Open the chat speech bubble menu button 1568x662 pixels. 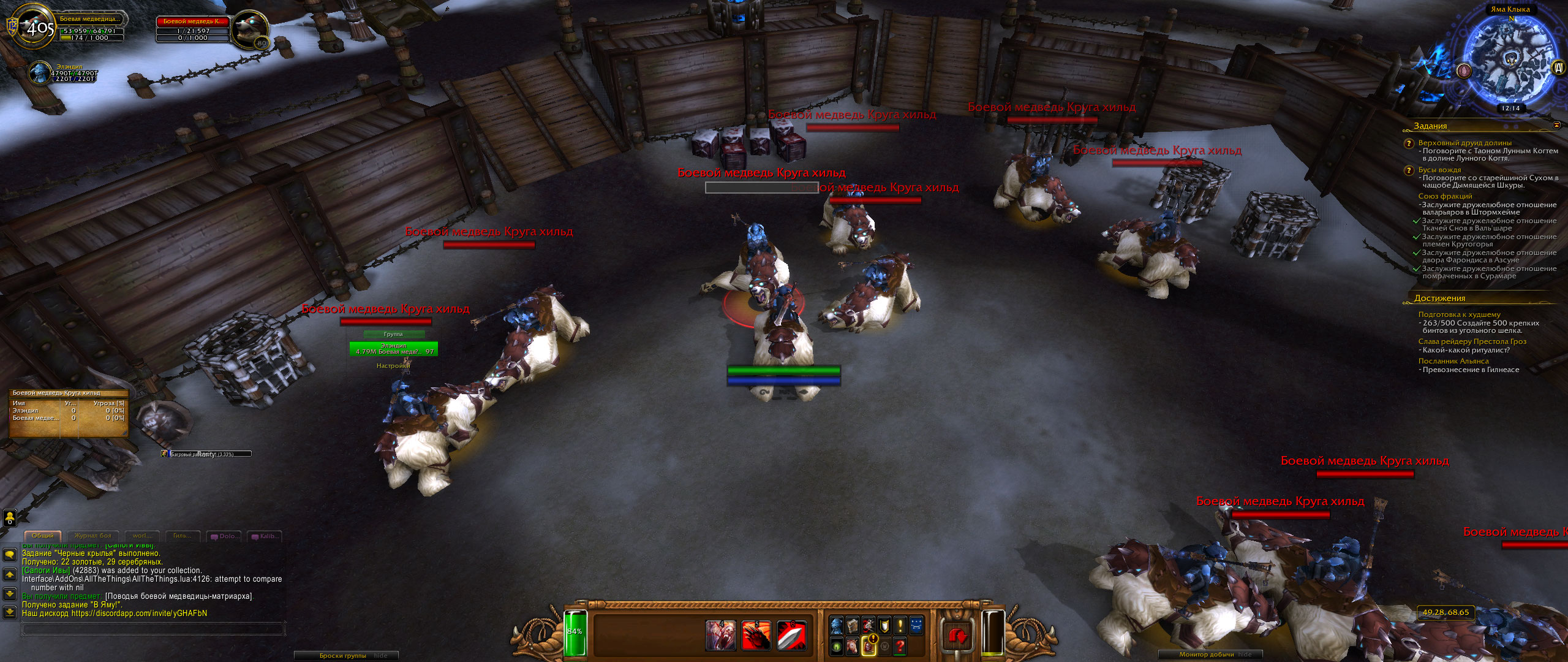[x=10, y=555]
